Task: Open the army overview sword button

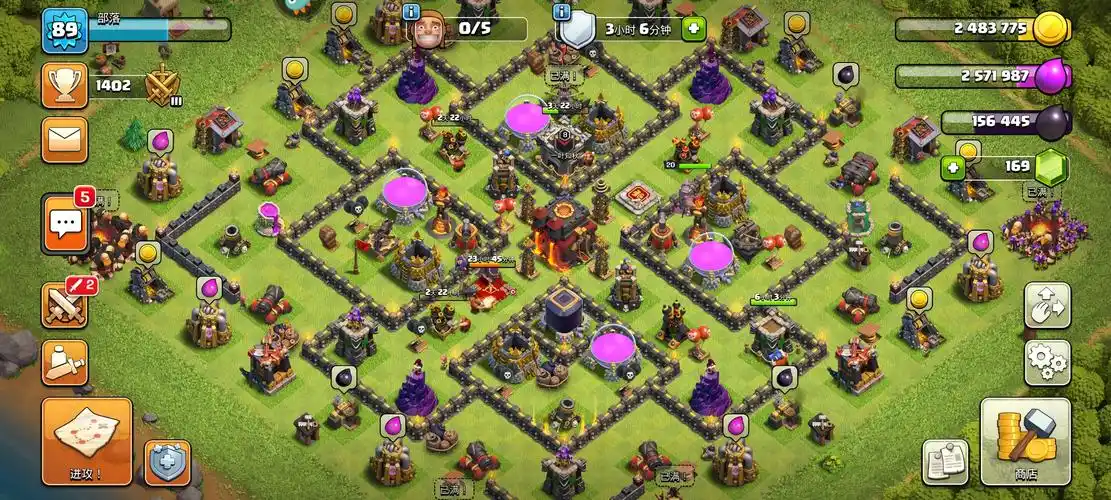Action: [64, 362]
